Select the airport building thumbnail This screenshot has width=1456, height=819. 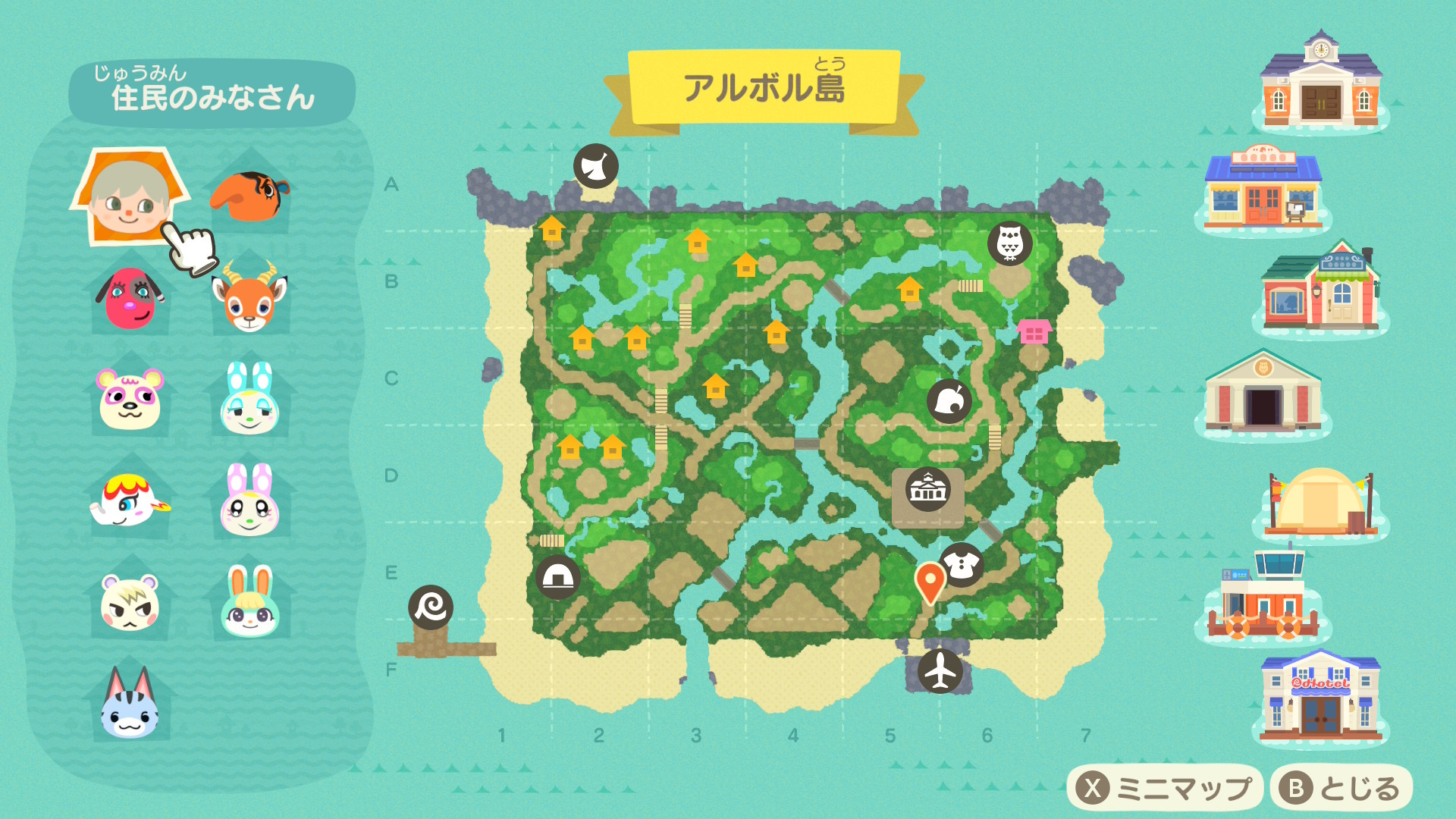(x=1263, y=598)
